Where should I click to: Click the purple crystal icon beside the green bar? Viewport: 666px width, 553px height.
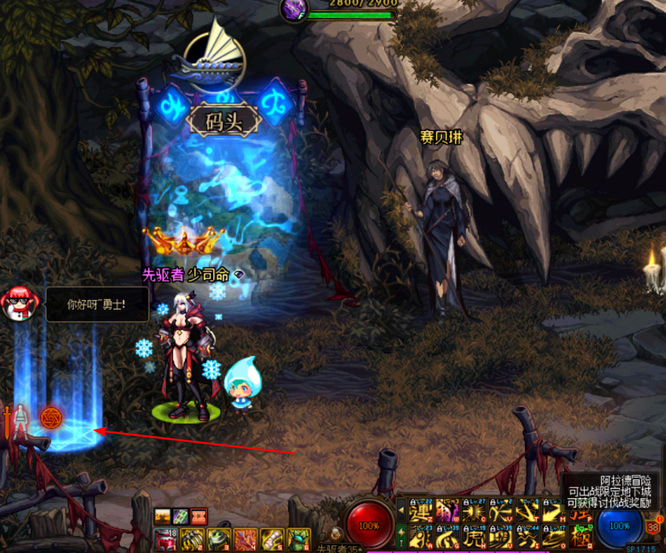coord(295,8)
